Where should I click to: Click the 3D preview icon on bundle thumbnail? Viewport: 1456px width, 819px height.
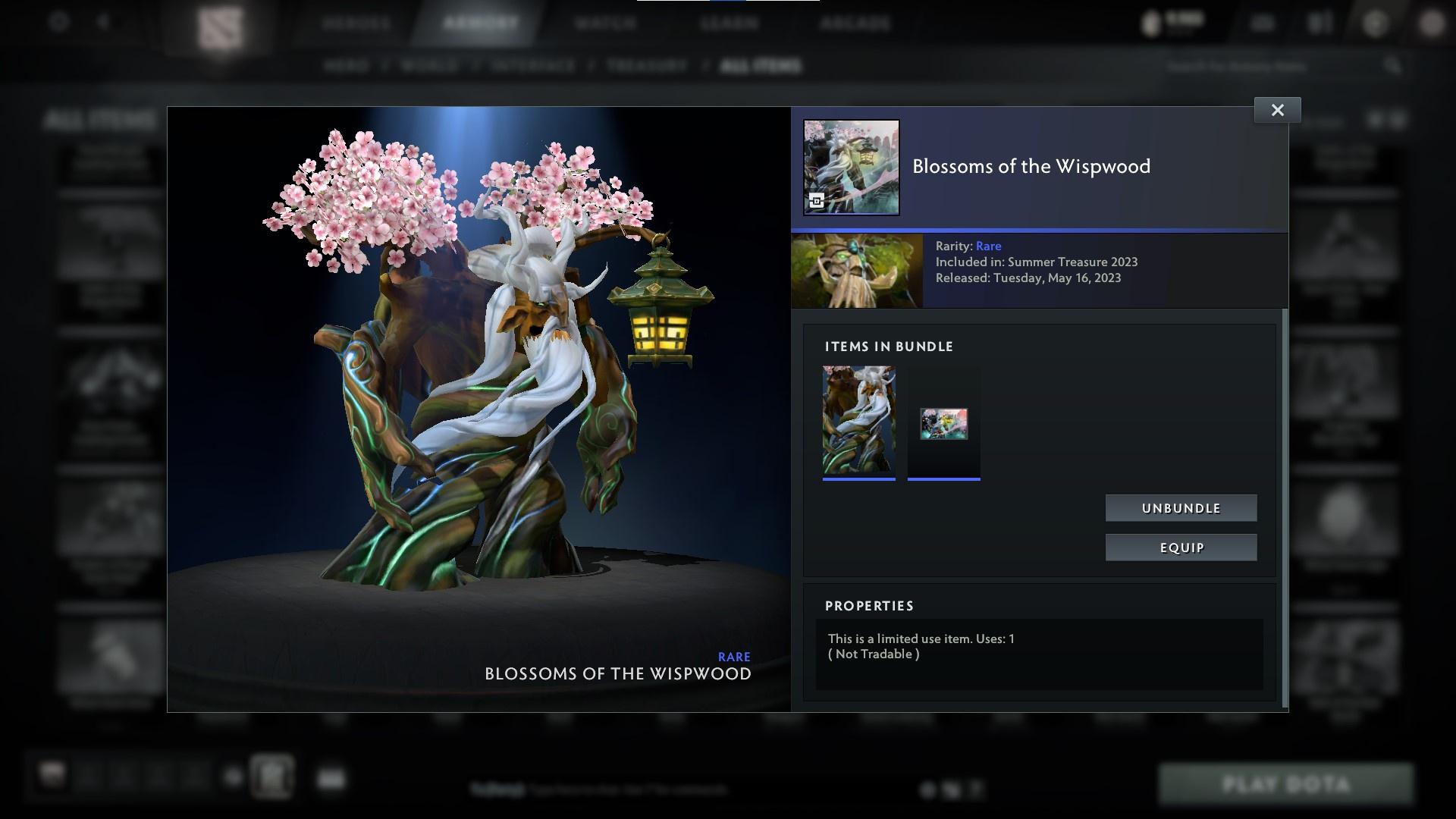tap(817, 202)
